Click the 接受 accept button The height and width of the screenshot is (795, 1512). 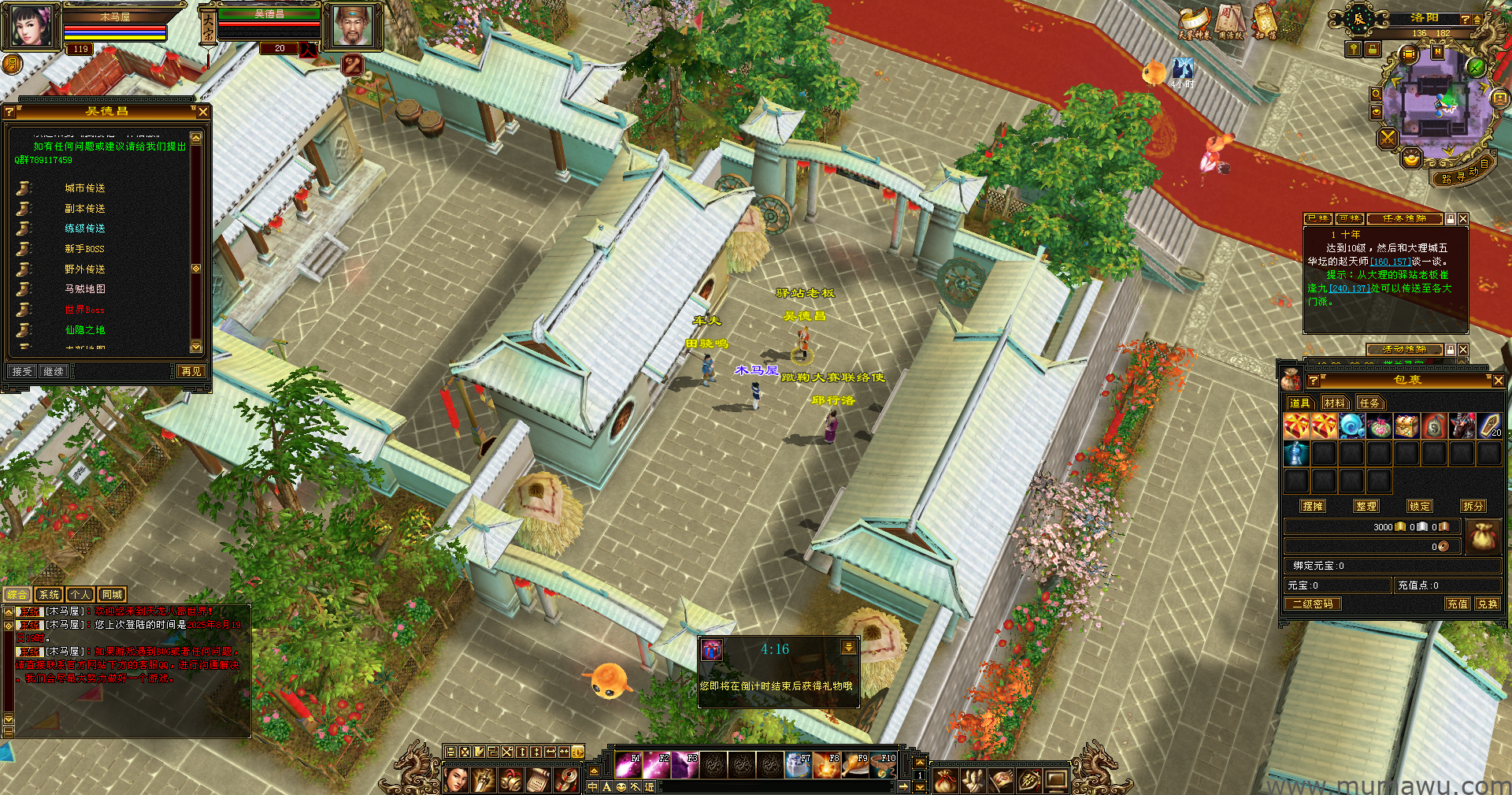[22, 371]
